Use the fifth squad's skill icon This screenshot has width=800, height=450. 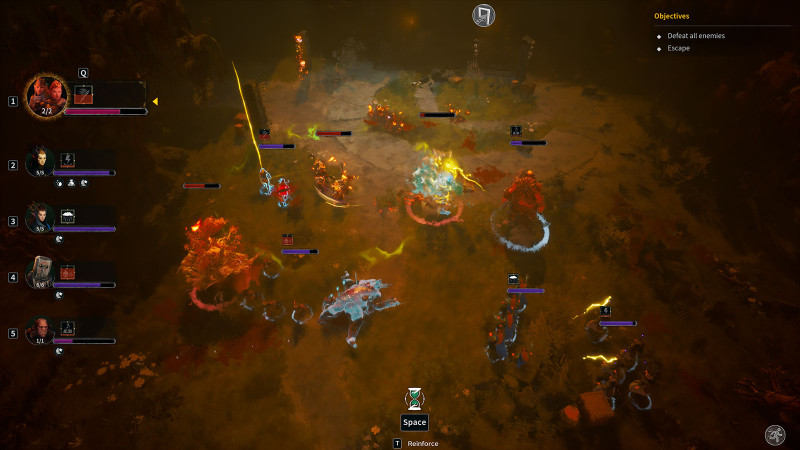tap(68, 327)
